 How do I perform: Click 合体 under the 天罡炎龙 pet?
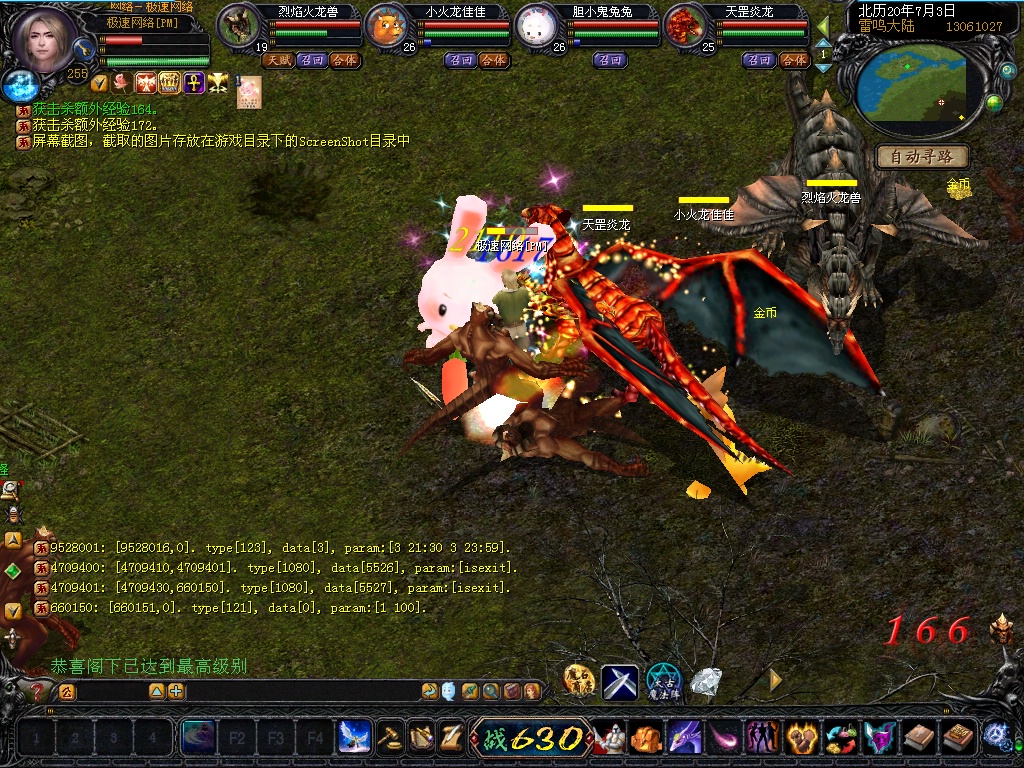[793, 60]
